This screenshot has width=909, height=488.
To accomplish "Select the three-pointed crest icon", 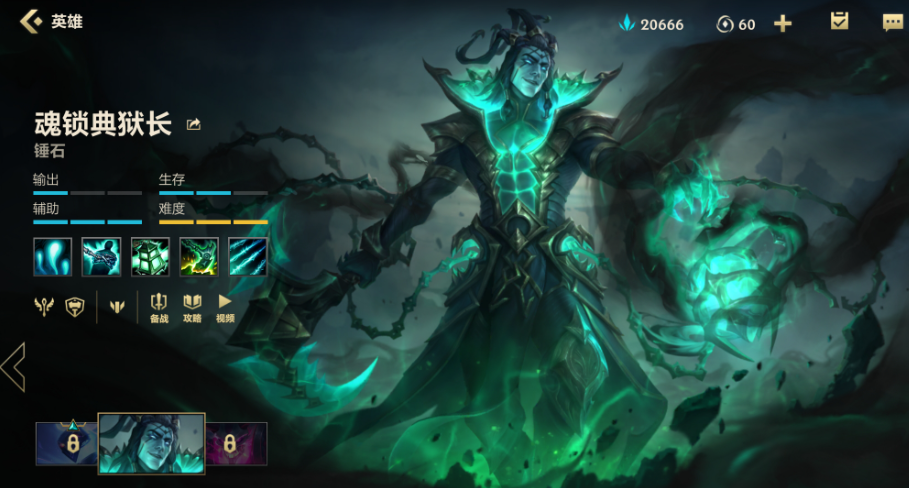I will coord(117,307).
